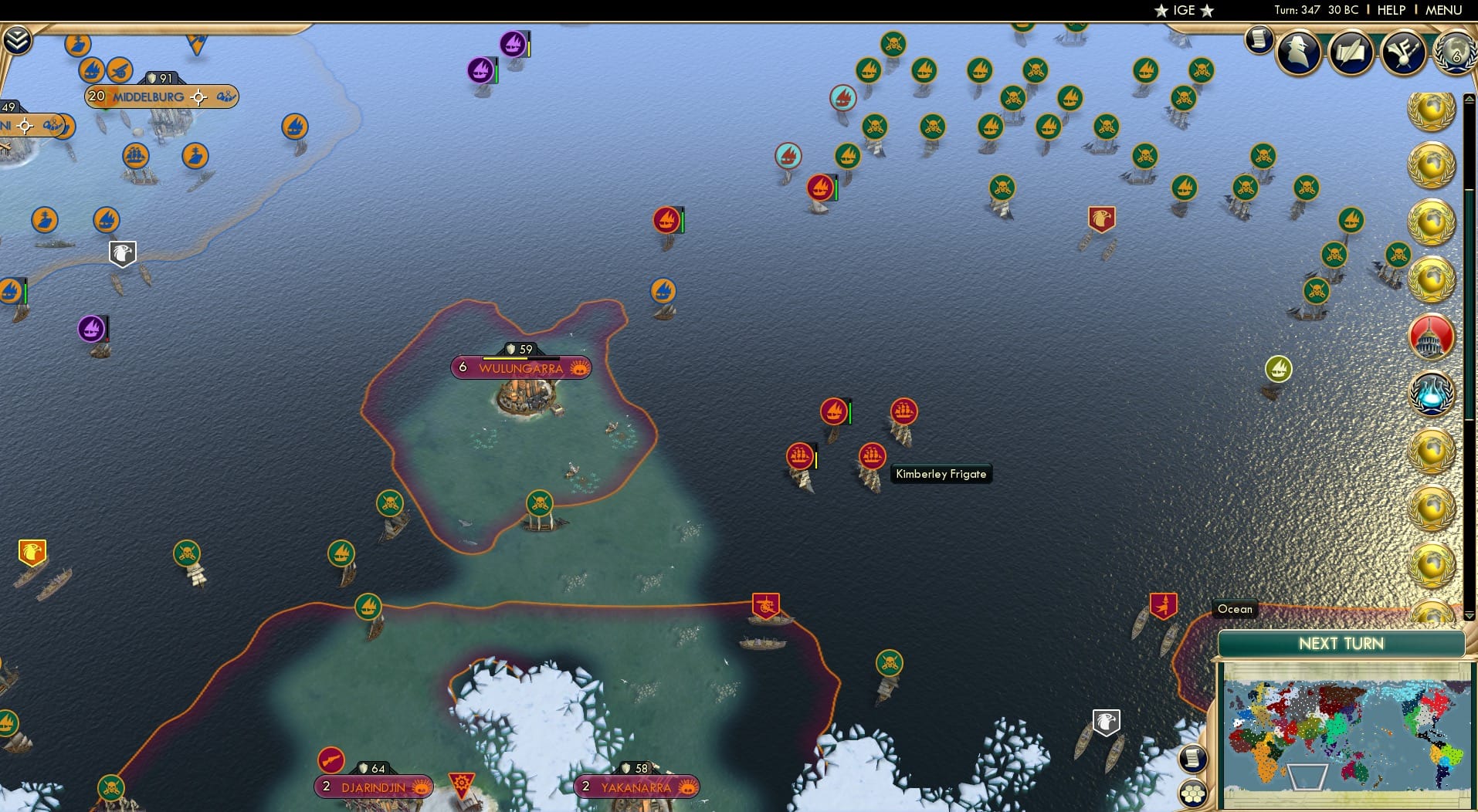The height and width of the screenshot is (812, 1478).
Task: Open the Ingame Editor via the IGE star
Action: tap(1183, 10)
